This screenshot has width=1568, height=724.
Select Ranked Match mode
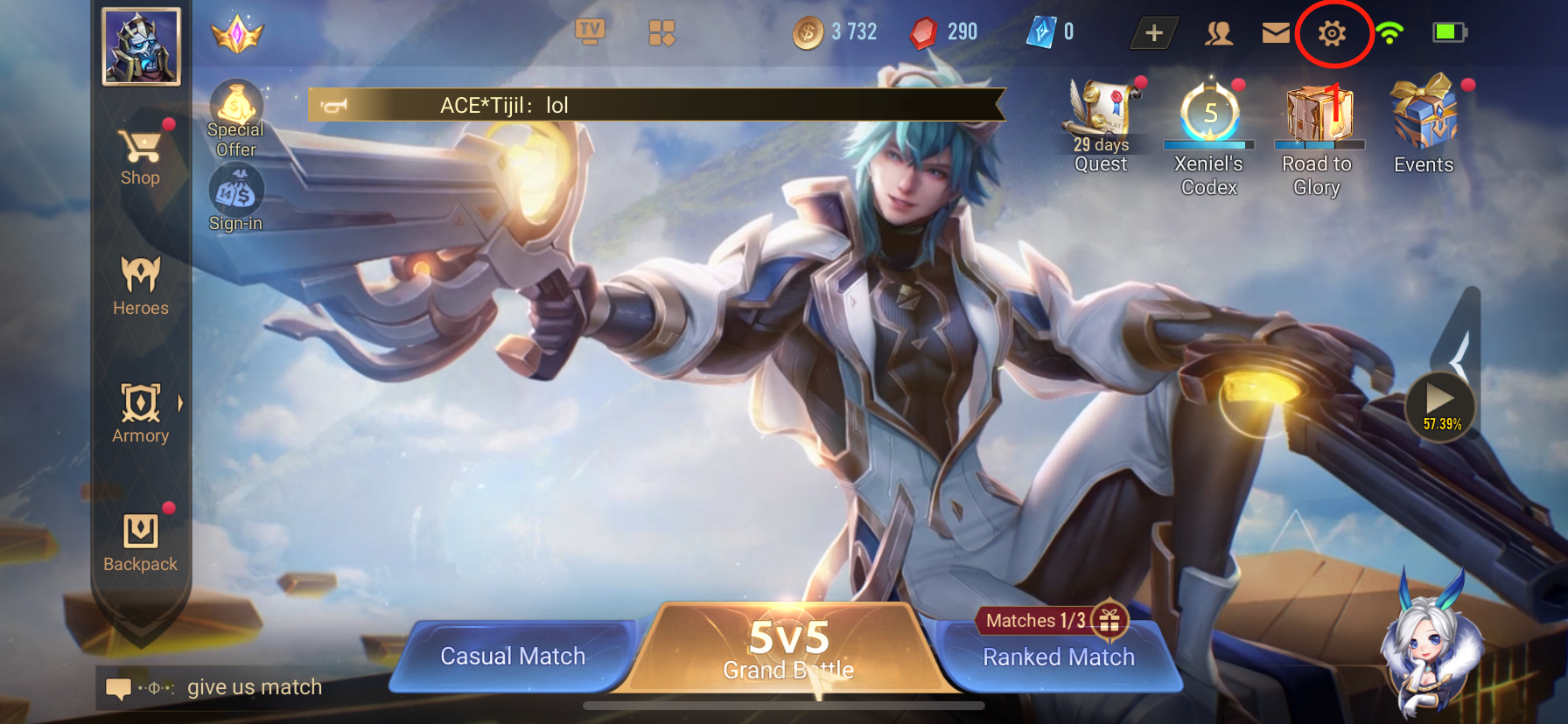click(1059, 657)
